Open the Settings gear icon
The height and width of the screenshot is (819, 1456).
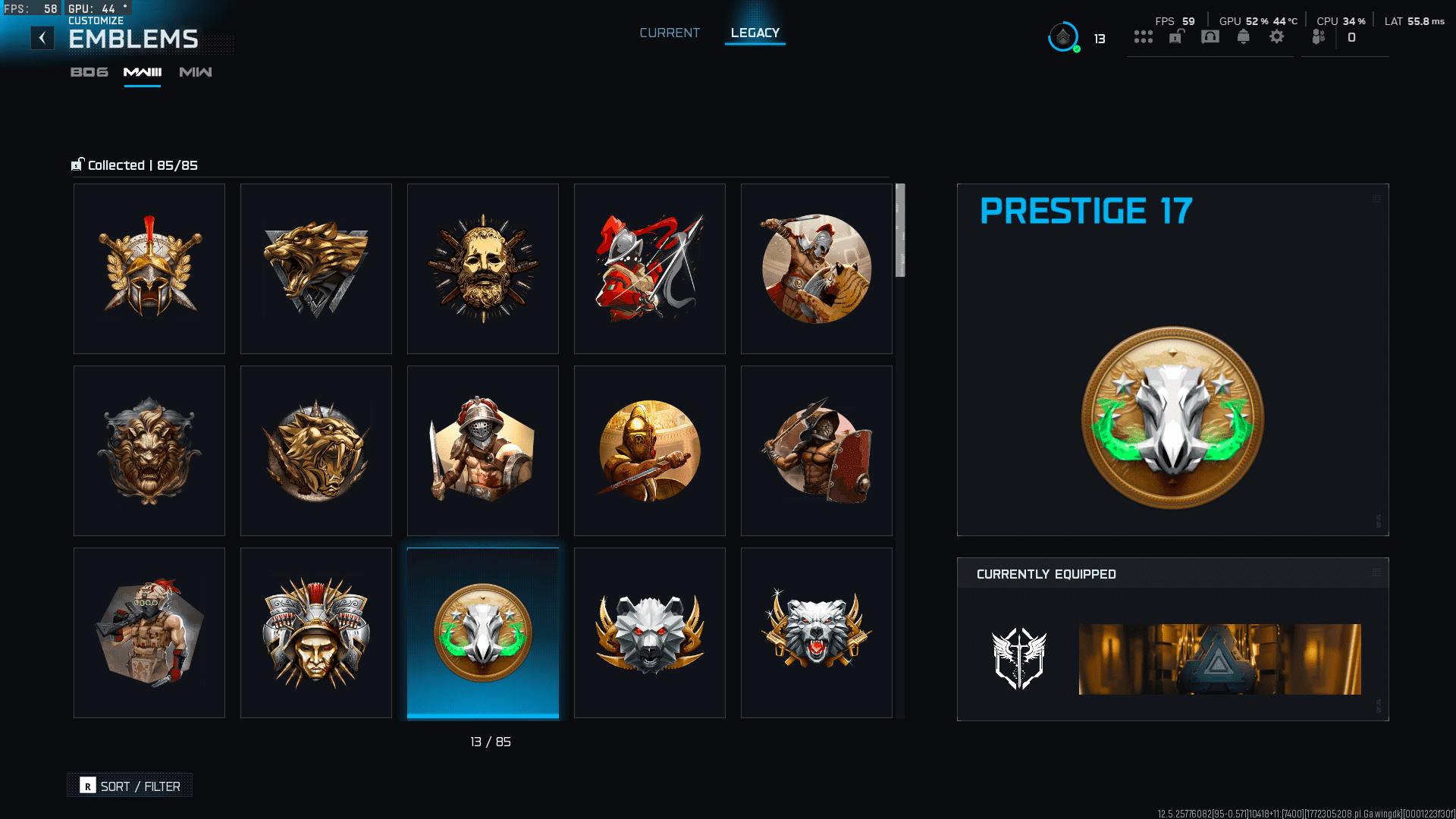[1277, 36]
